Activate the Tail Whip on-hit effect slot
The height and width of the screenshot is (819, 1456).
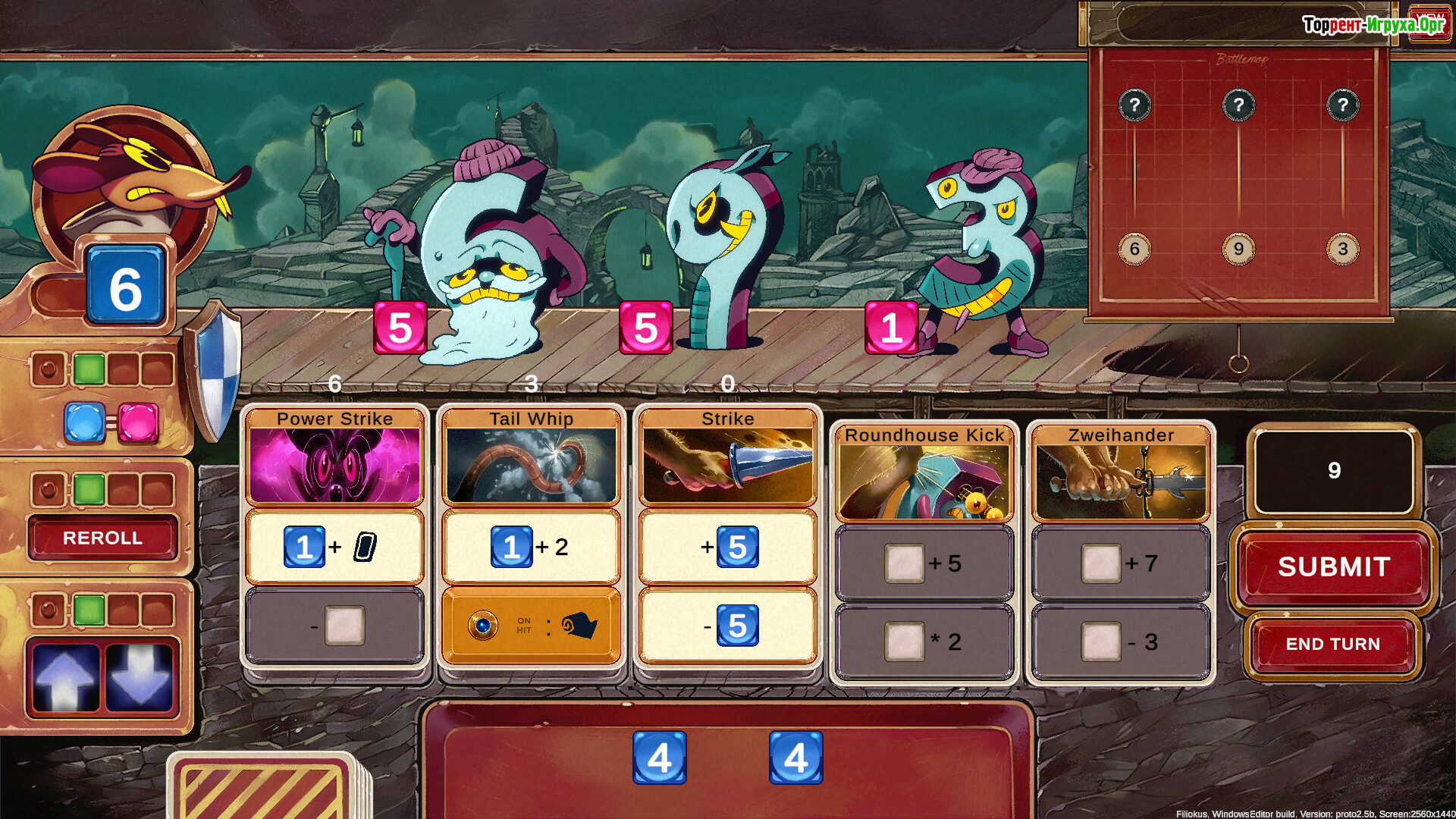coord(531,626)
